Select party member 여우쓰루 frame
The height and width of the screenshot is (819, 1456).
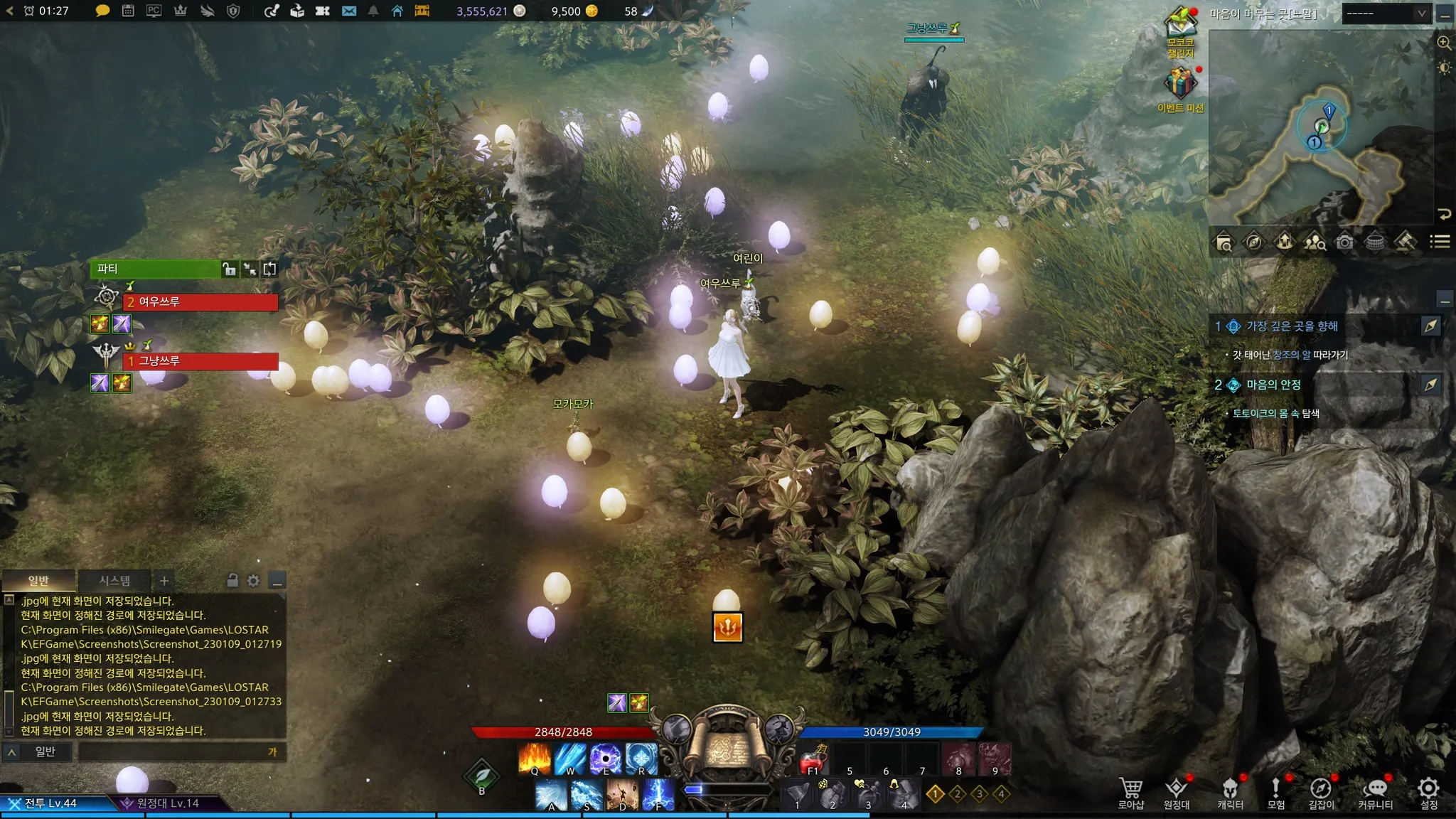(200, 302)
